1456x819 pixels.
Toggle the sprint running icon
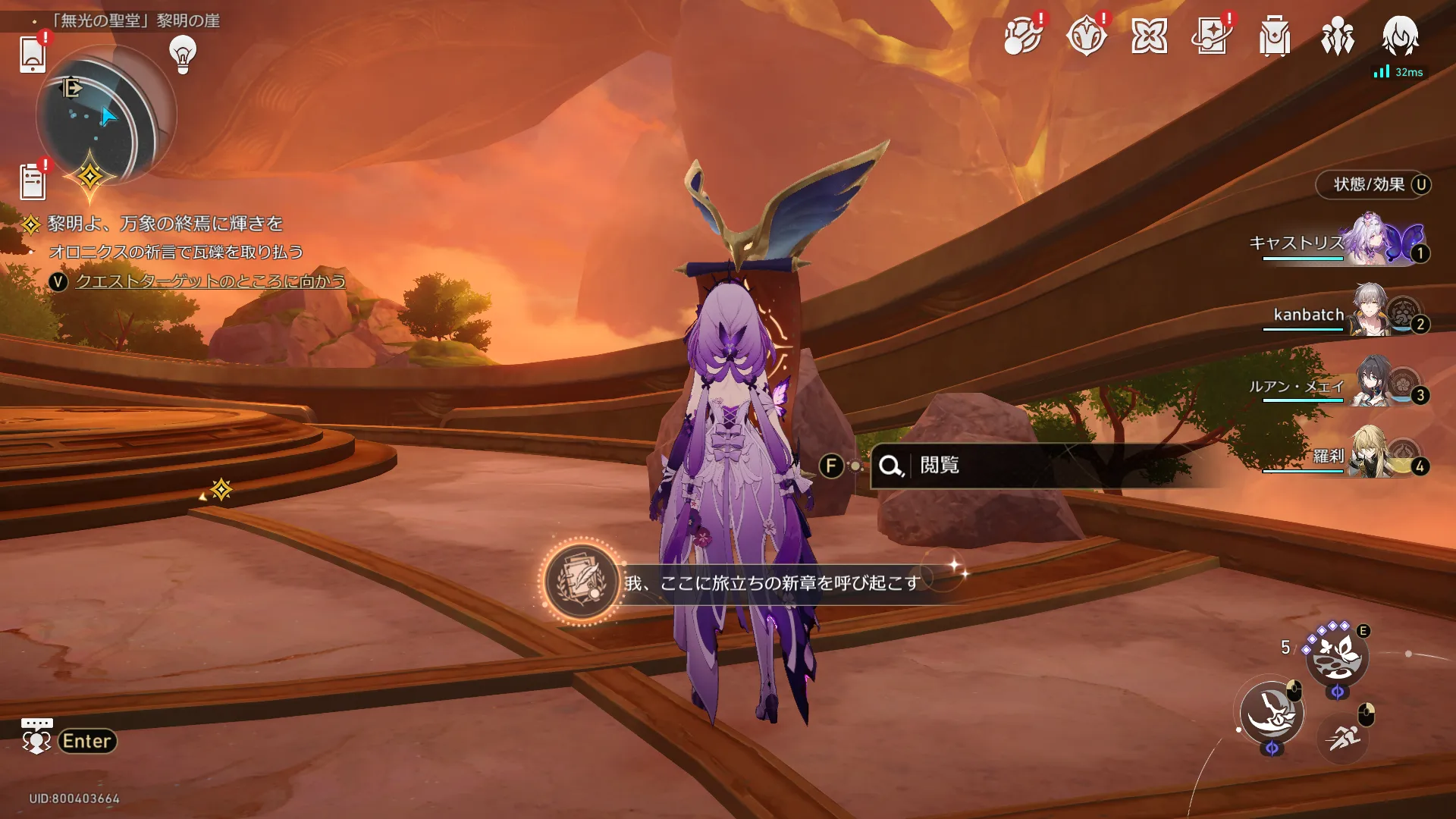point(1343,736)
